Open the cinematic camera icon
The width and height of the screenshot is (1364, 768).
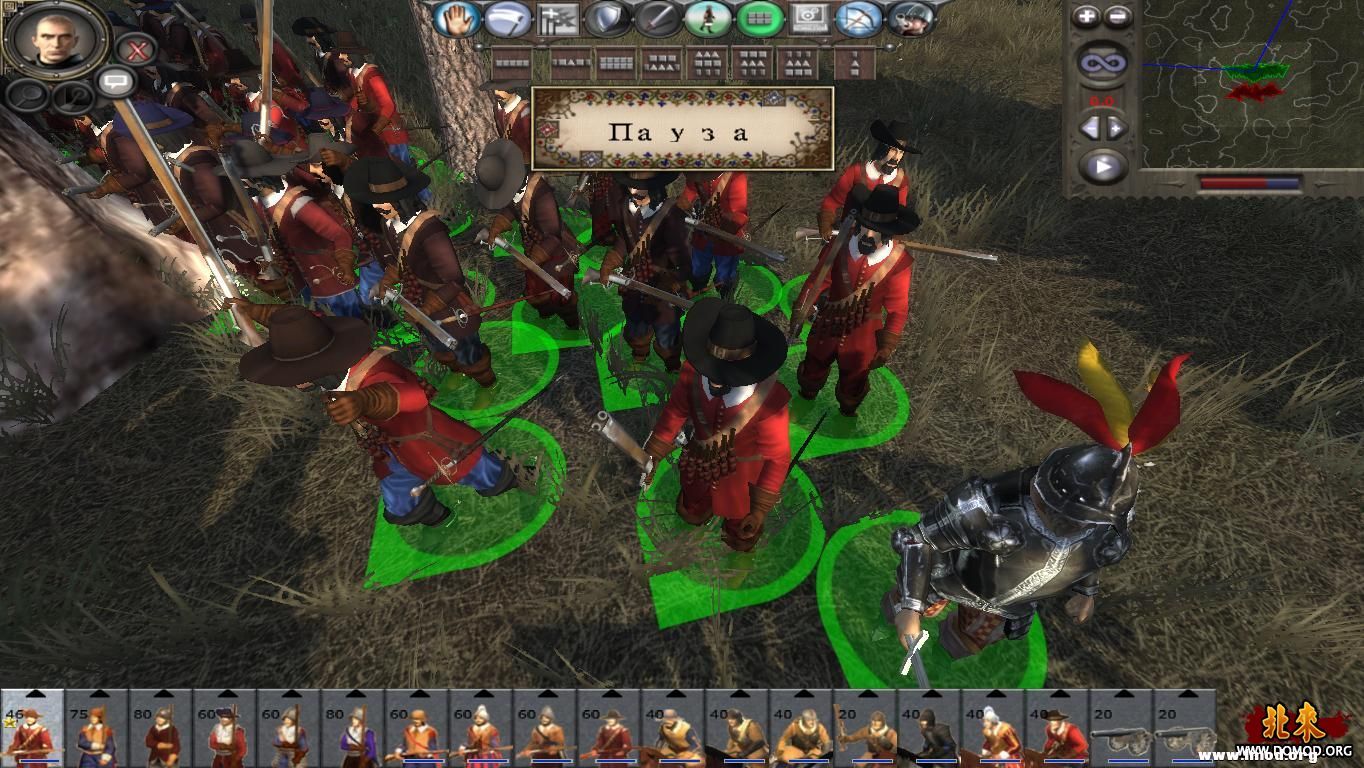point(810,18)
